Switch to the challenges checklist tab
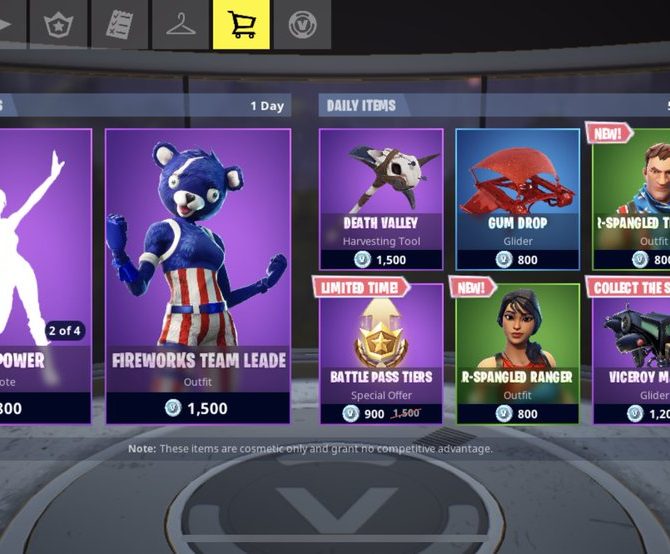 click(120, 25)
